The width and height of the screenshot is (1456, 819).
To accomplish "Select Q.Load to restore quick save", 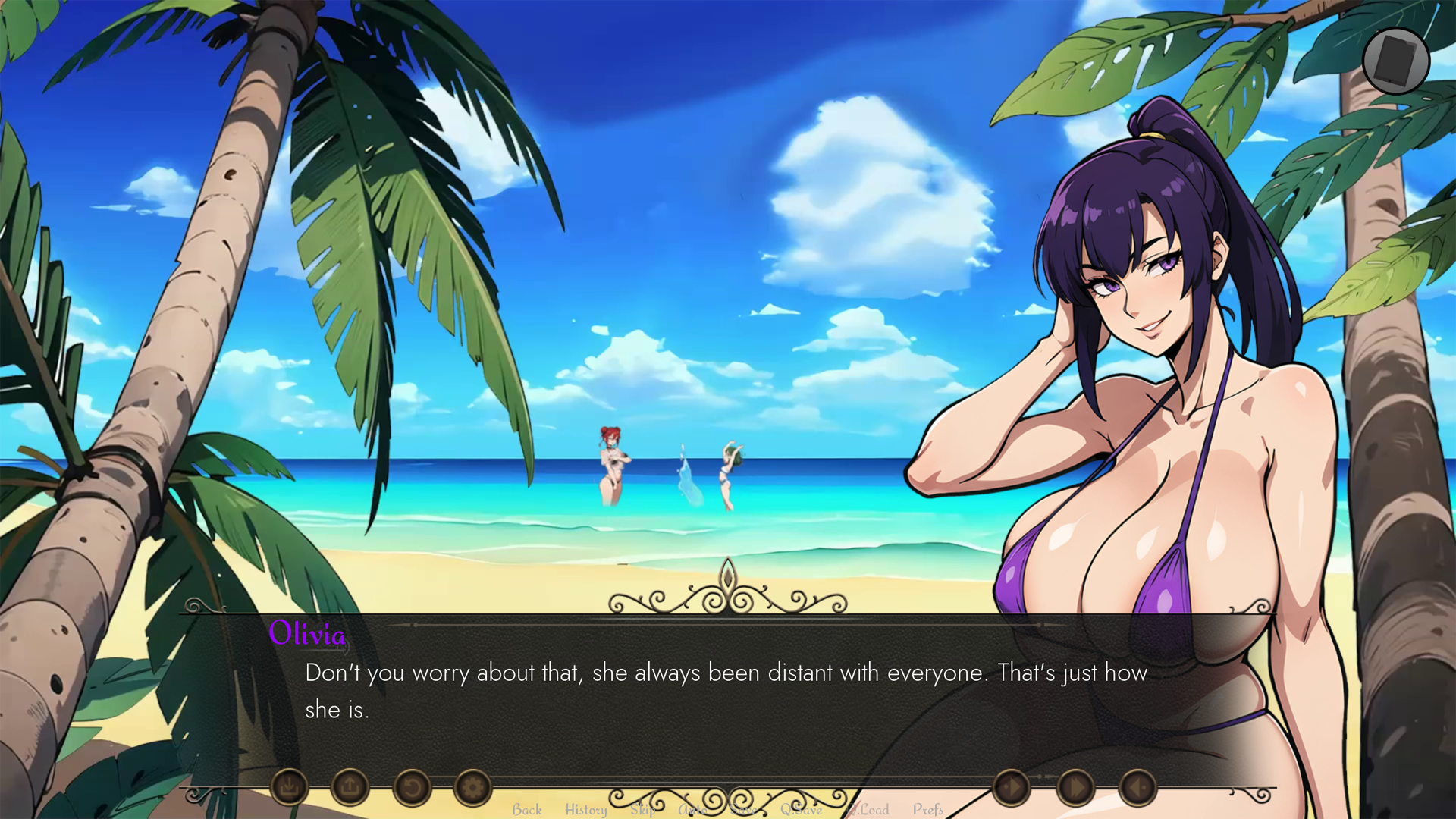I will click(868, 810).
